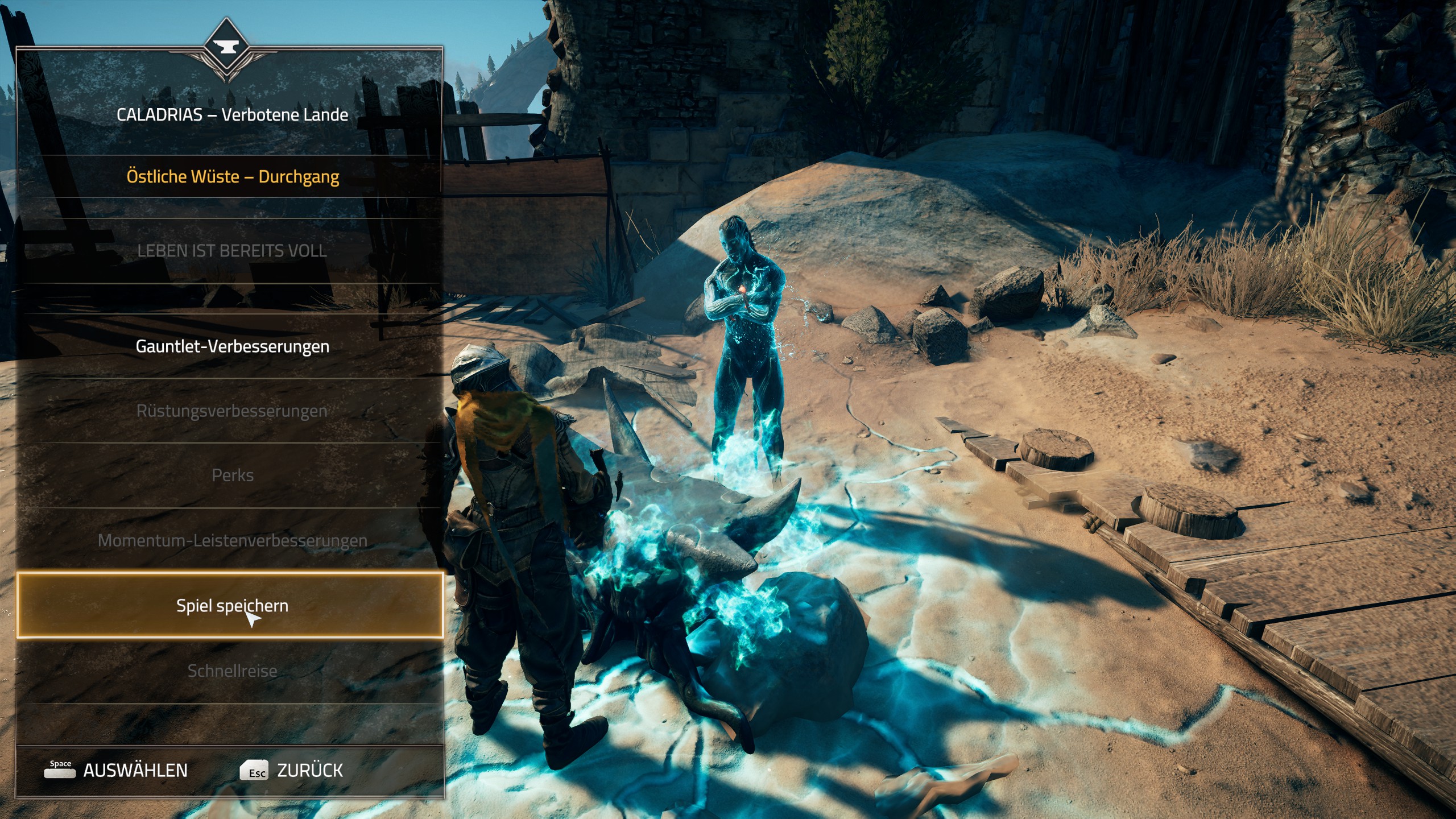Click Spiel speichern to save game

231,605
